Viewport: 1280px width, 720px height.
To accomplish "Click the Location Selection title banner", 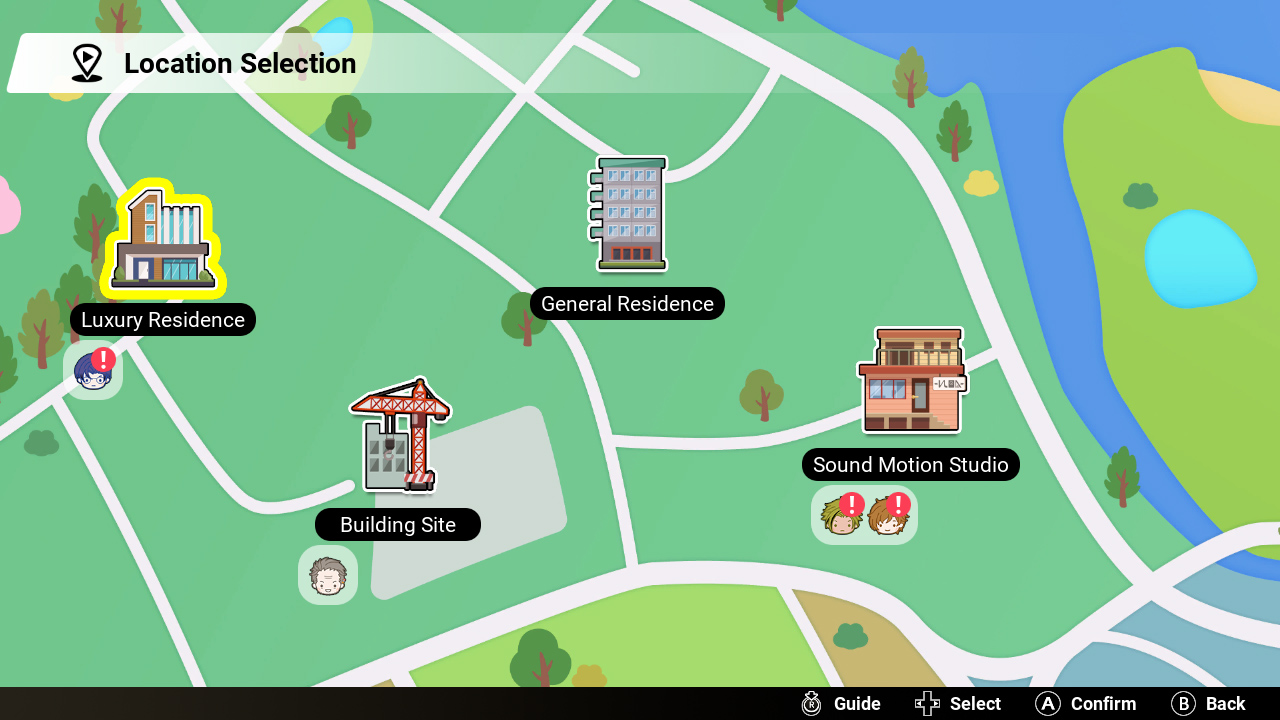I will click(x=240, y=63).
